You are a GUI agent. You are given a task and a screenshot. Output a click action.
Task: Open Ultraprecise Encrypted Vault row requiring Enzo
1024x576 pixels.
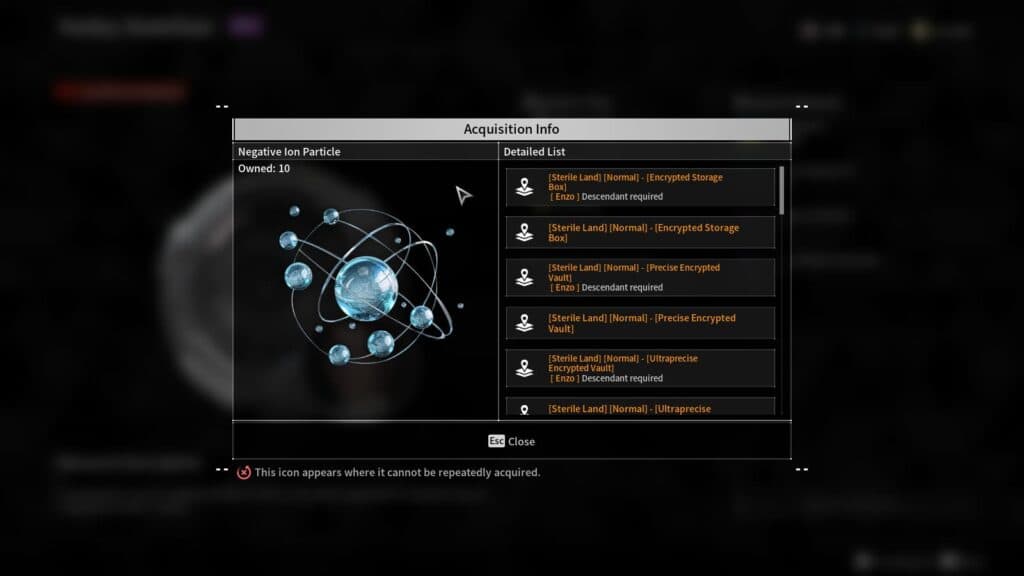point(640,368)
